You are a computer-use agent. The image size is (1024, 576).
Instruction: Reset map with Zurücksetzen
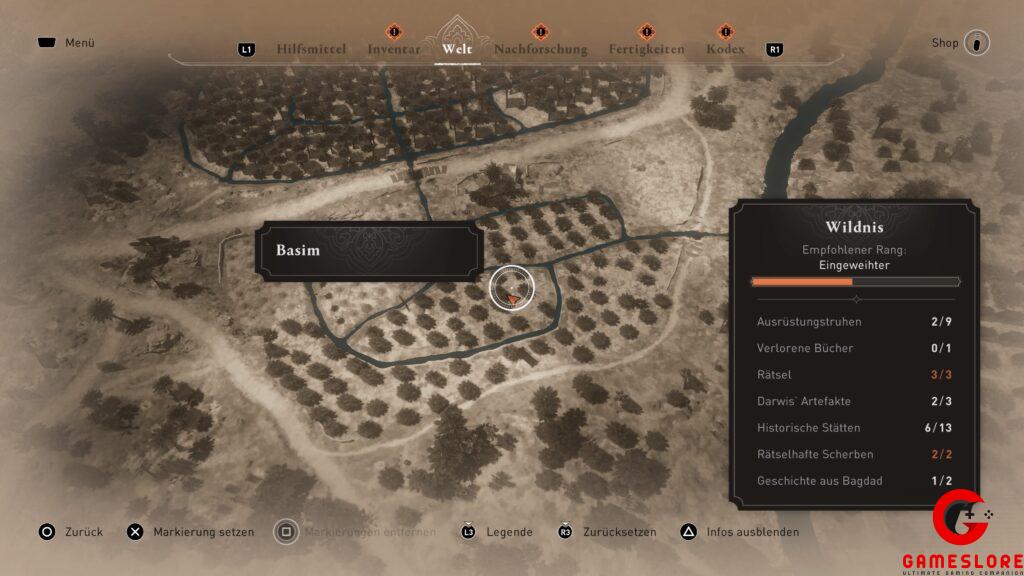[x=610, y=532]
